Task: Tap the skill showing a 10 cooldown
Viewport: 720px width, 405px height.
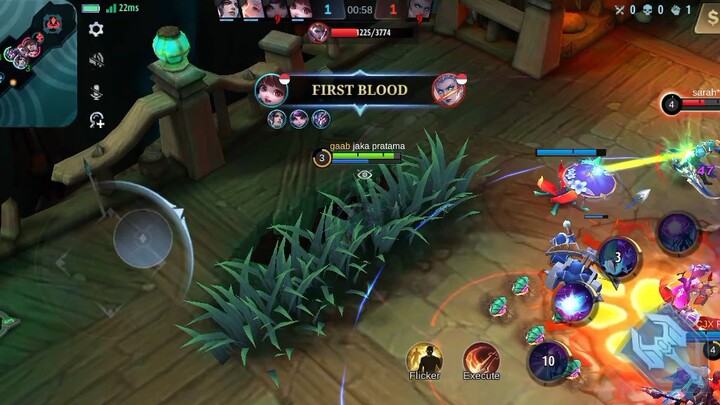Action: point(548,361)
